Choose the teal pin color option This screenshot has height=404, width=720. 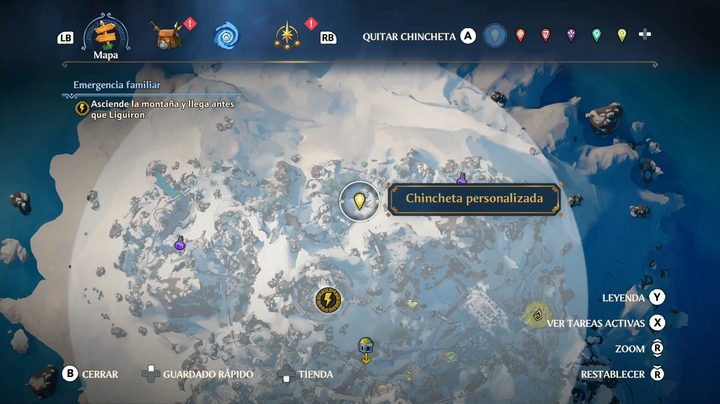point(596,36)
